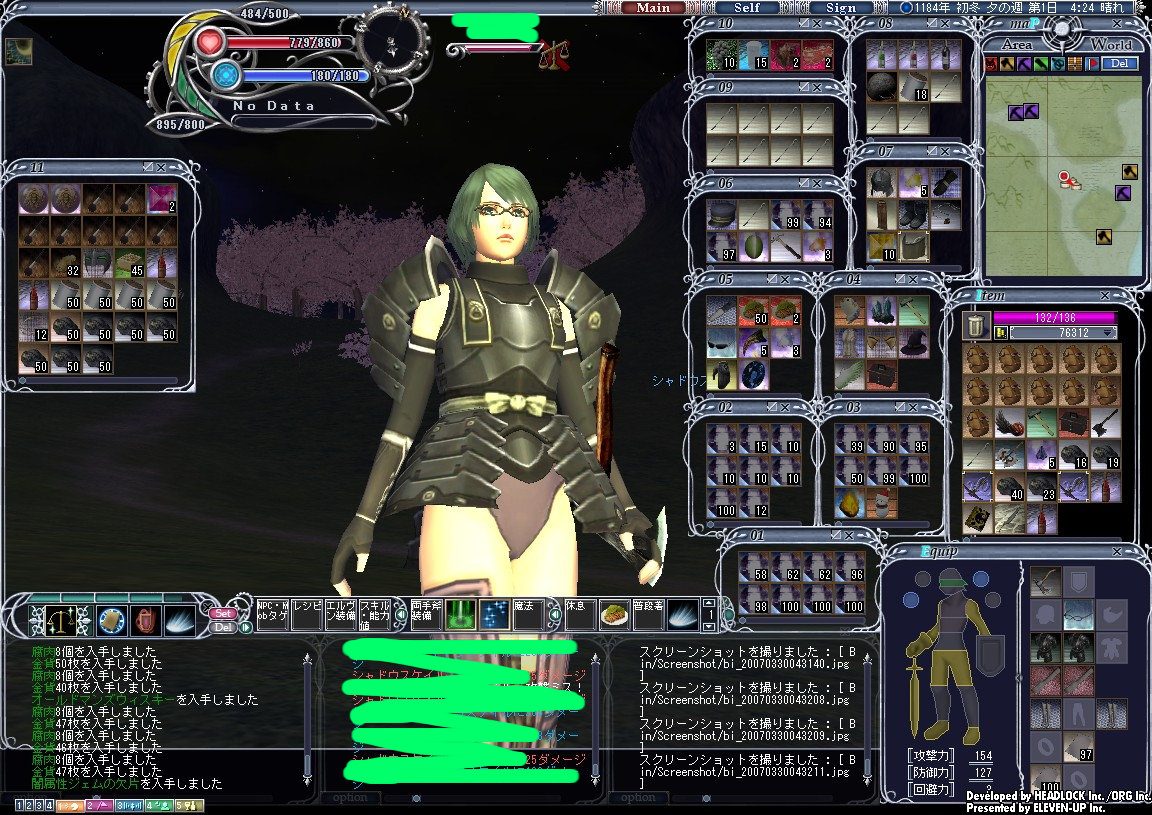
Task: Select the red flag map marker filter
Action: click(x=1093, y=64)
